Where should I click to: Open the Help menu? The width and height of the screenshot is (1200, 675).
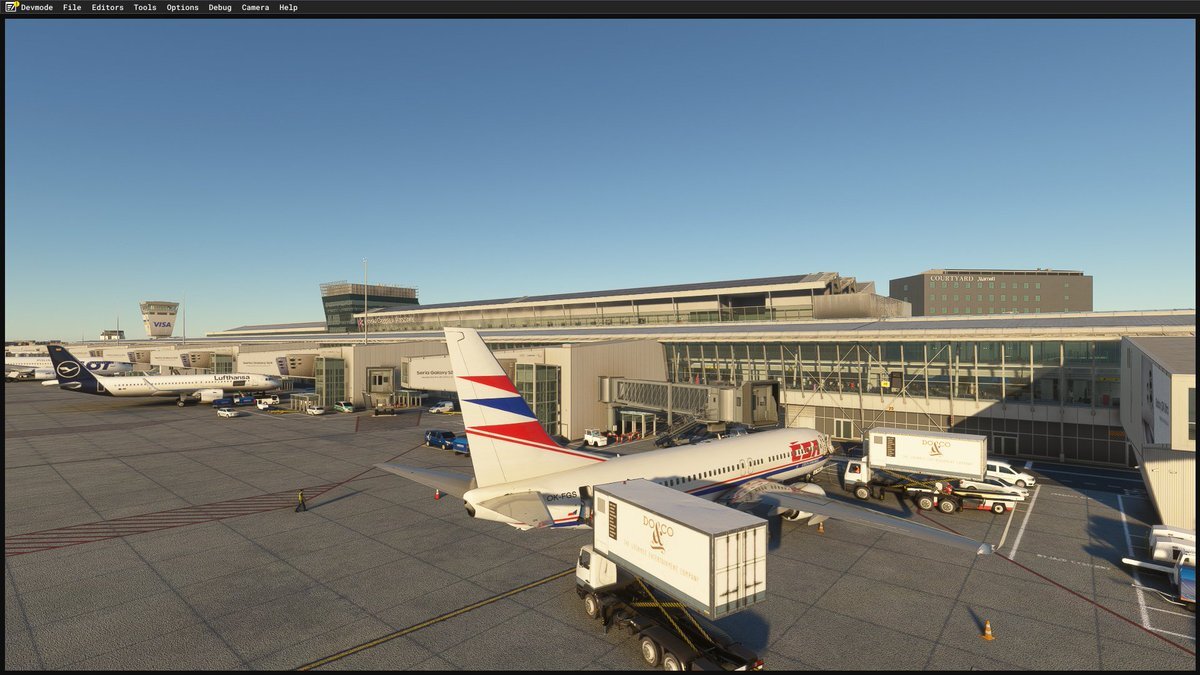288,7
